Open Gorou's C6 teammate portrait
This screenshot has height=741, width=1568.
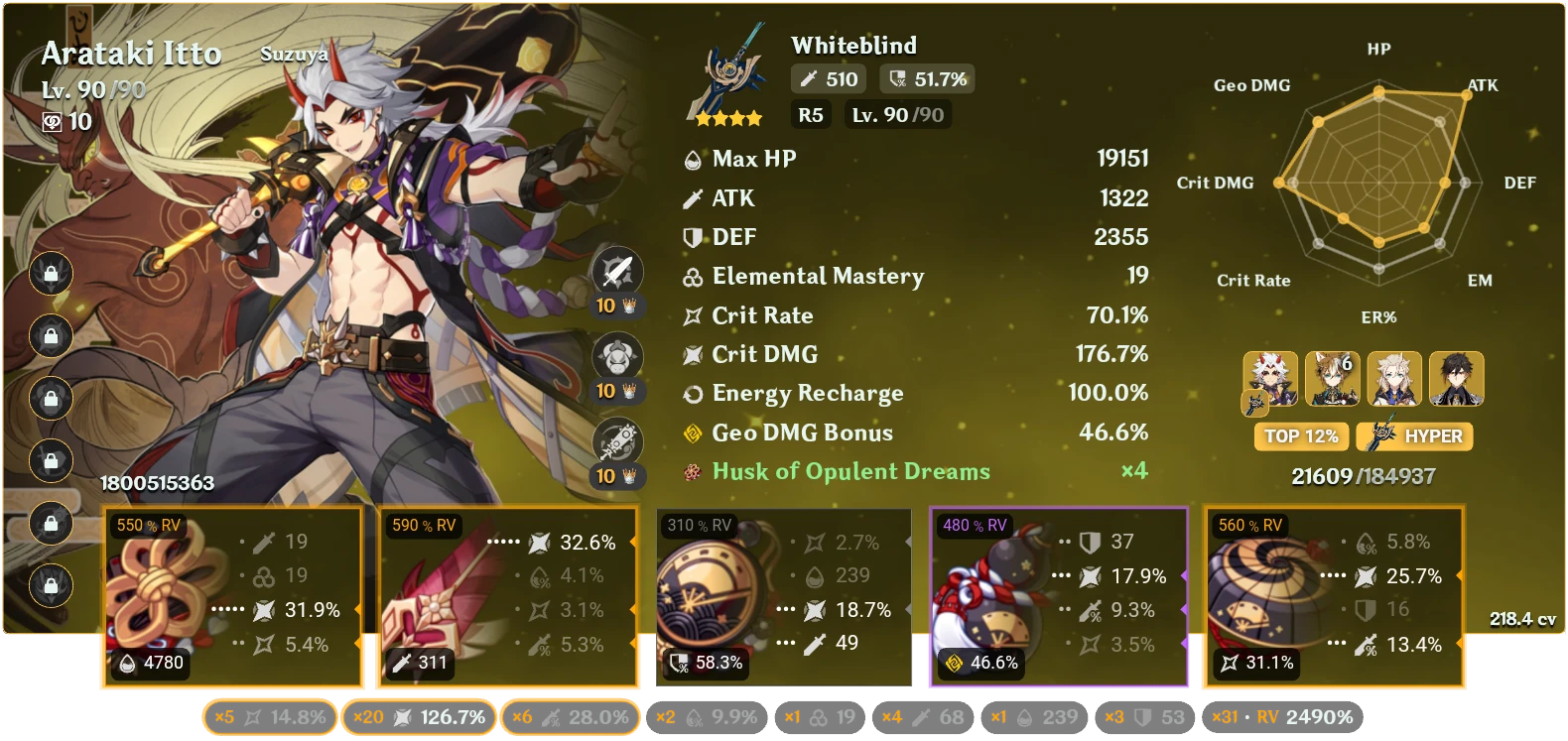click(1334, 378)
